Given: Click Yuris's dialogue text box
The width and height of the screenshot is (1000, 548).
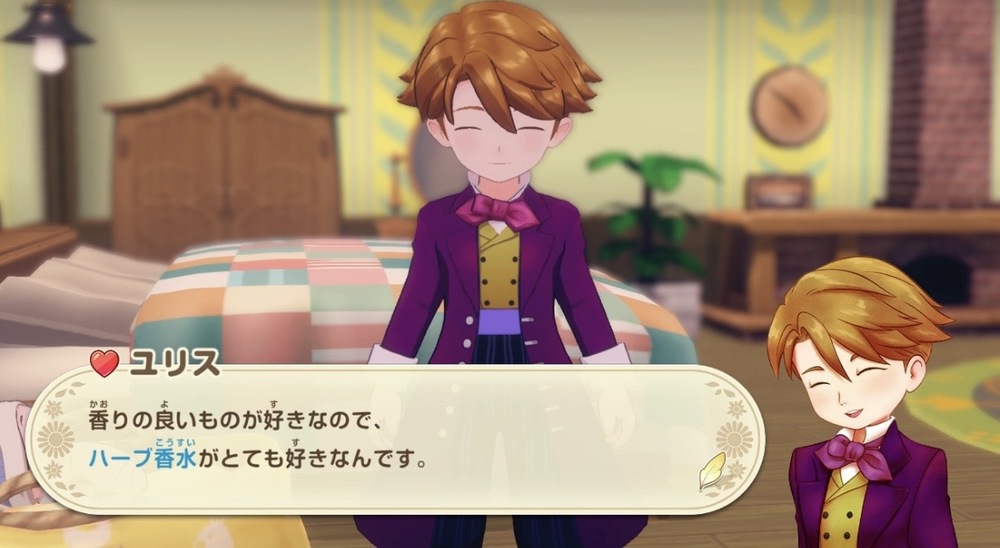Looking at the screenshot, I should coord(390,440).
